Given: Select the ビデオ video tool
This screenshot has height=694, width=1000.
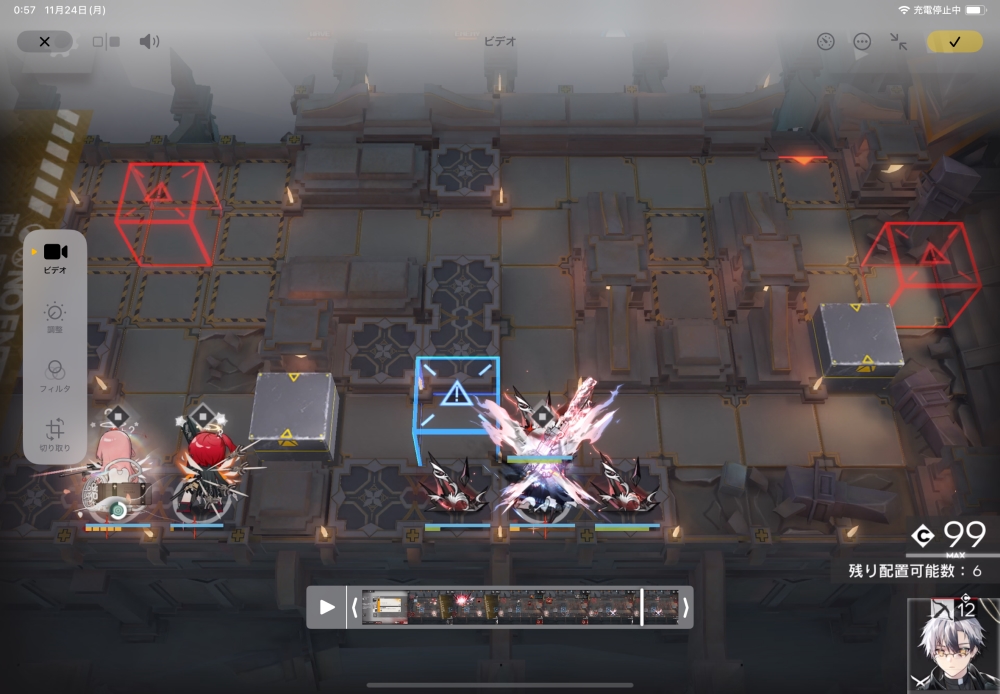Looking at the screenshot, I should pos(55,257).
